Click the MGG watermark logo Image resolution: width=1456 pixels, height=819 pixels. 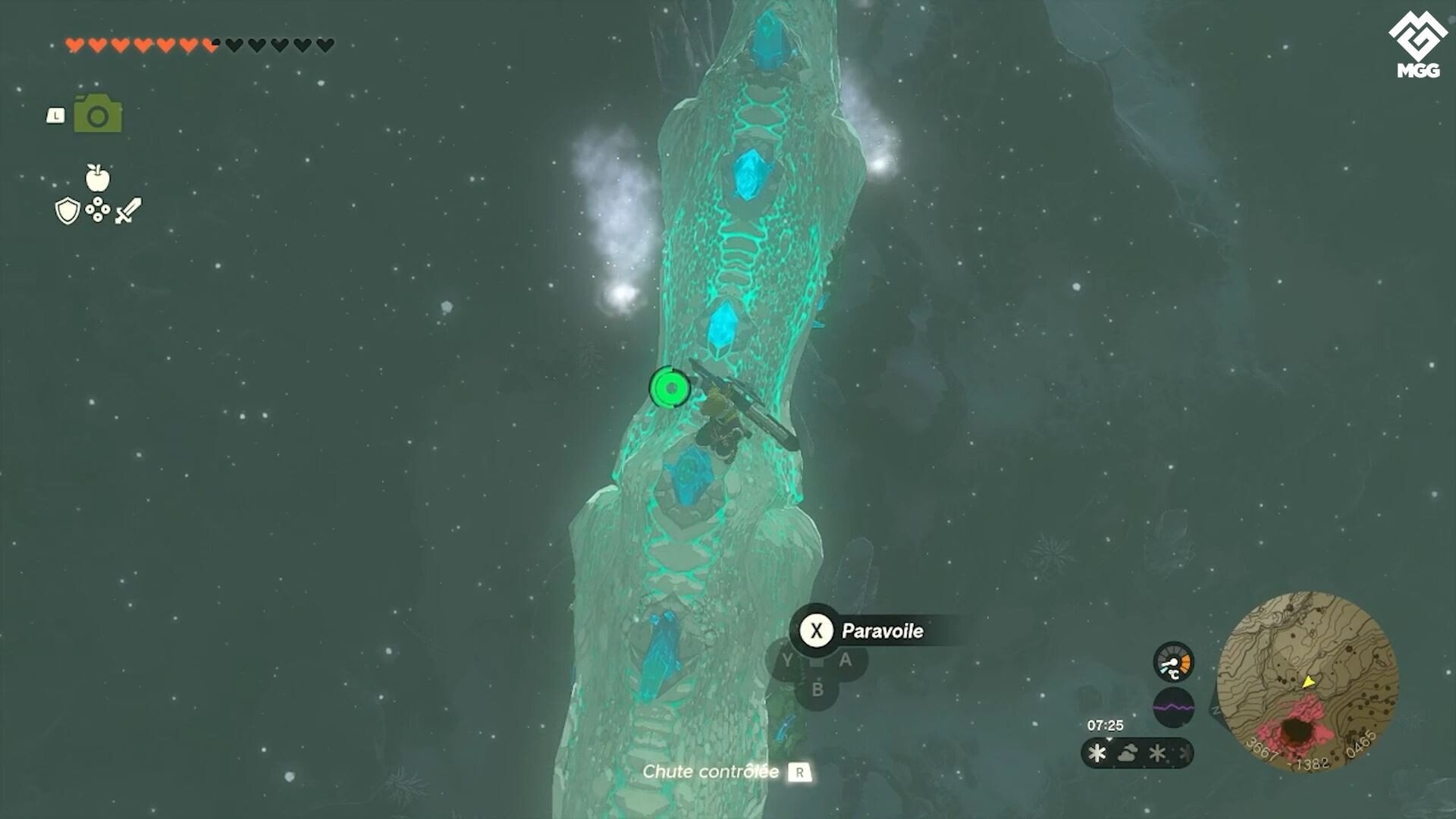[1417, 44]
